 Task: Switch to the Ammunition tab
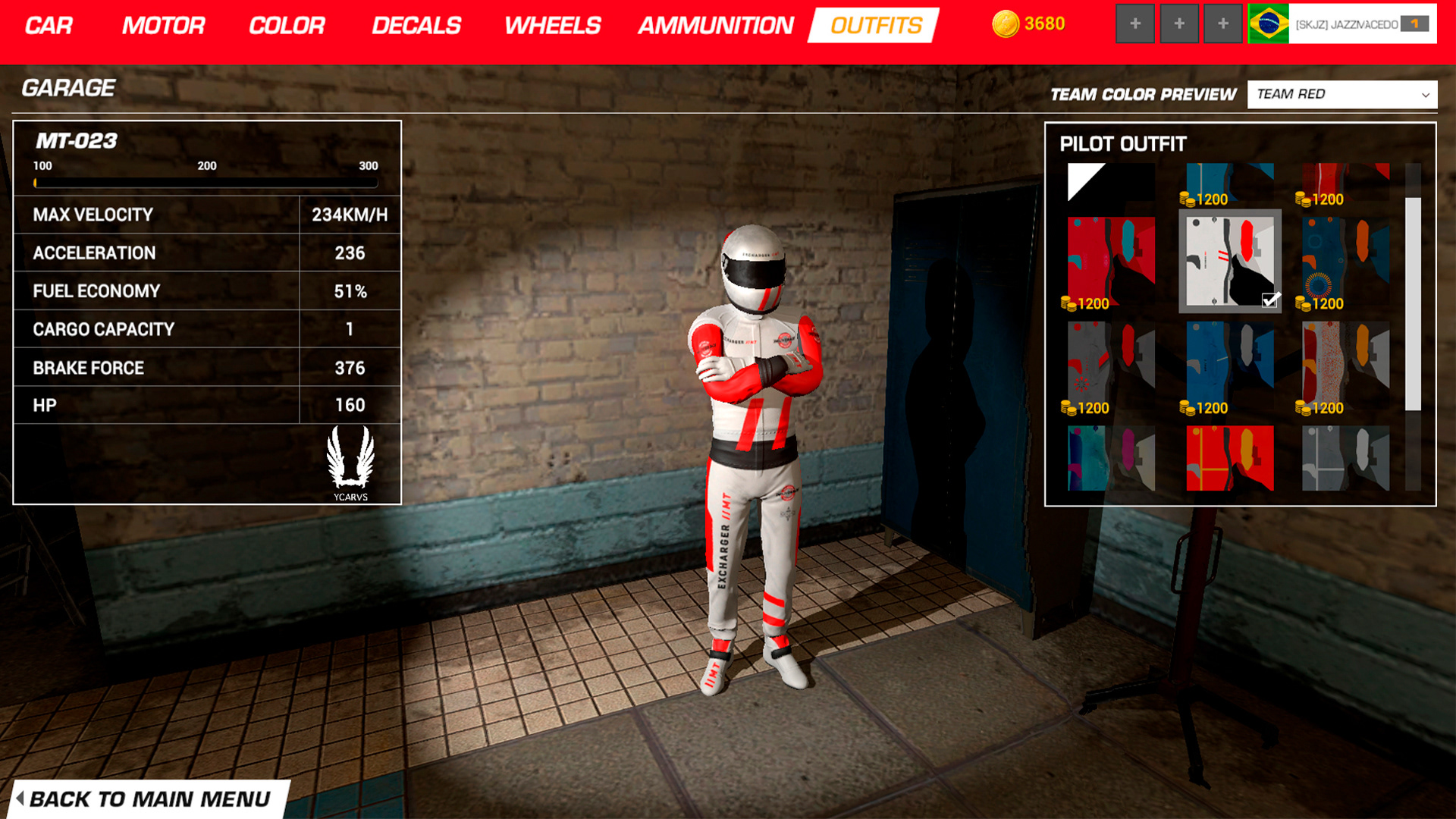(715, 26)
